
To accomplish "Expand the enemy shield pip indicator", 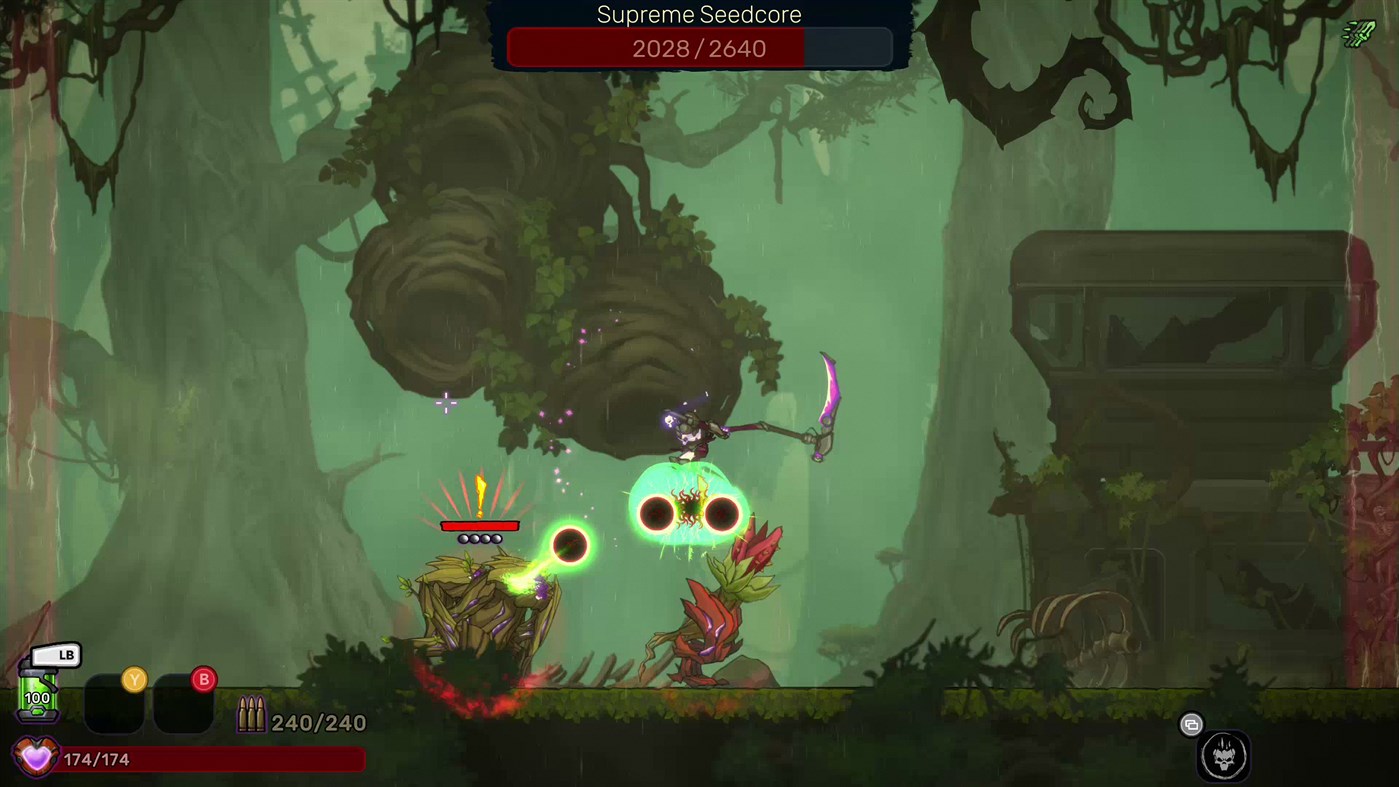I will [480, 537].
